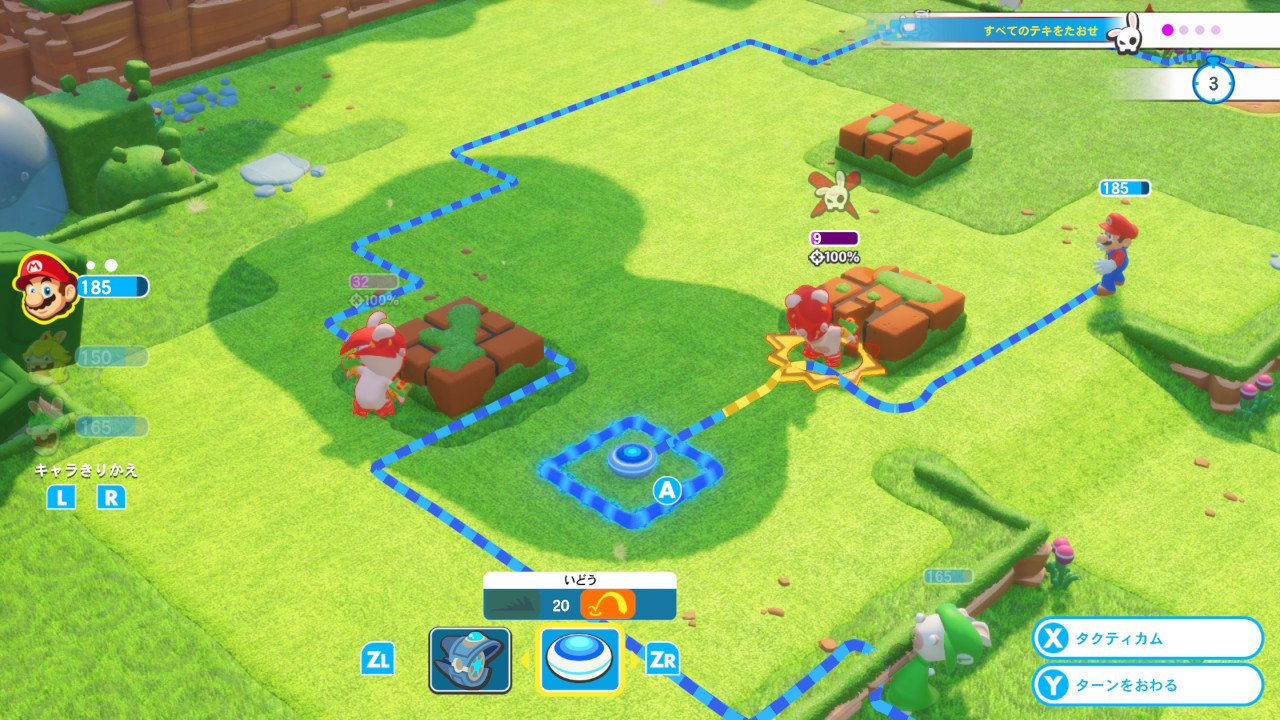This screenshot has width=1280, height=720.
Task: Click the ZR weapon cycle label
Action: click(662, 660)
